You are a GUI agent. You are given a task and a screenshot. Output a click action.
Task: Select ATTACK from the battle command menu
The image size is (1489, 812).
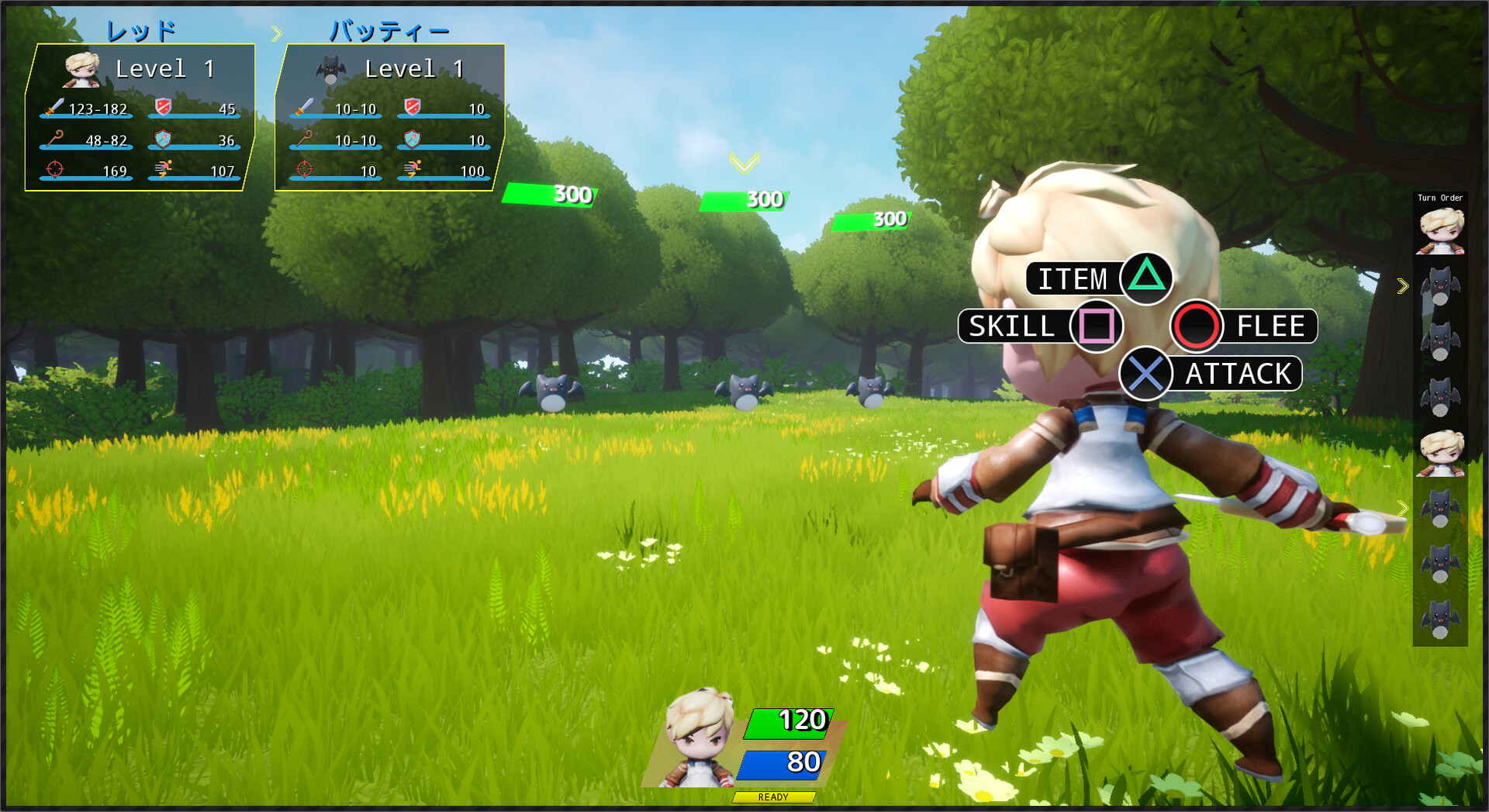(x=1237, y=374)
